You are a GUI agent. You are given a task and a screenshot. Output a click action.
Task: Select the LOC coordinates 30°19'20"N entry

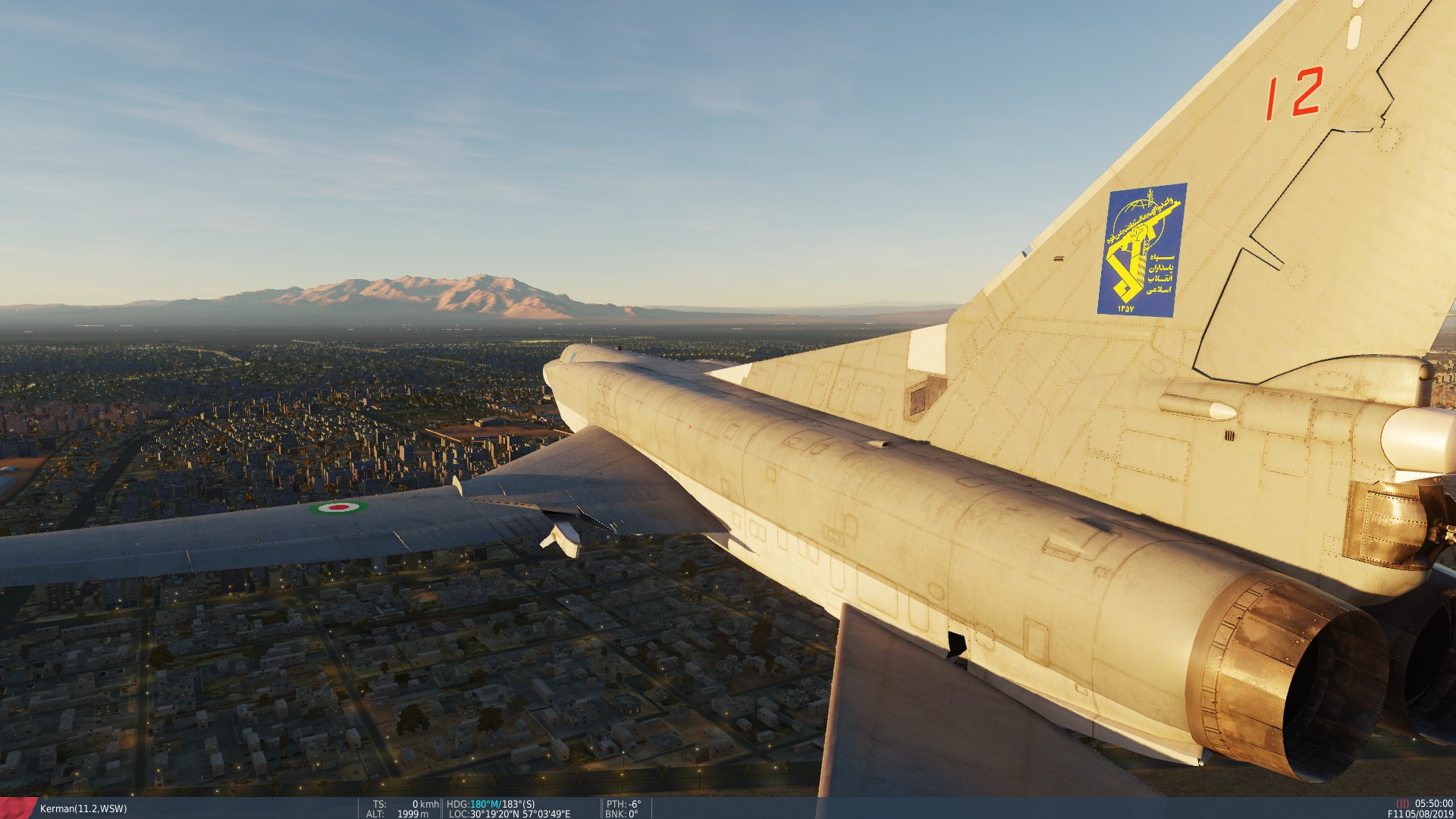[494, 811]
